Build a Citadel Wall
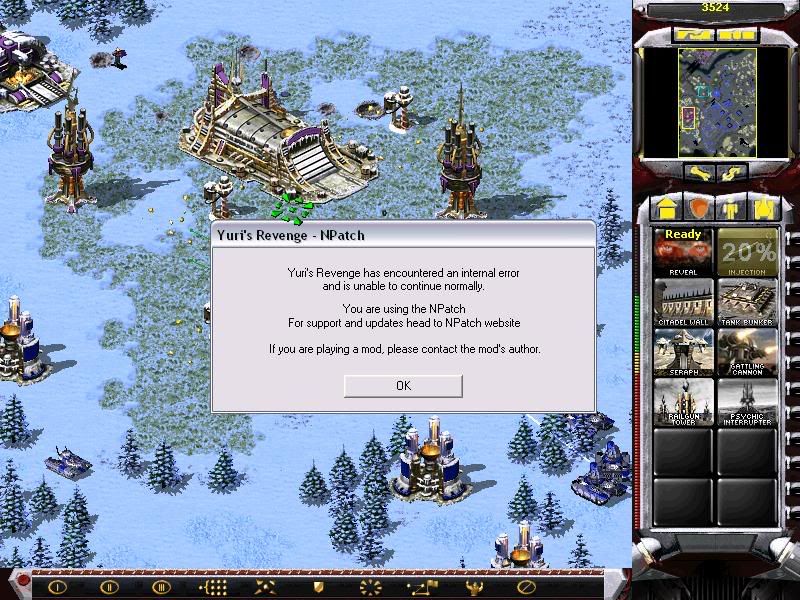 pos(683,303)
